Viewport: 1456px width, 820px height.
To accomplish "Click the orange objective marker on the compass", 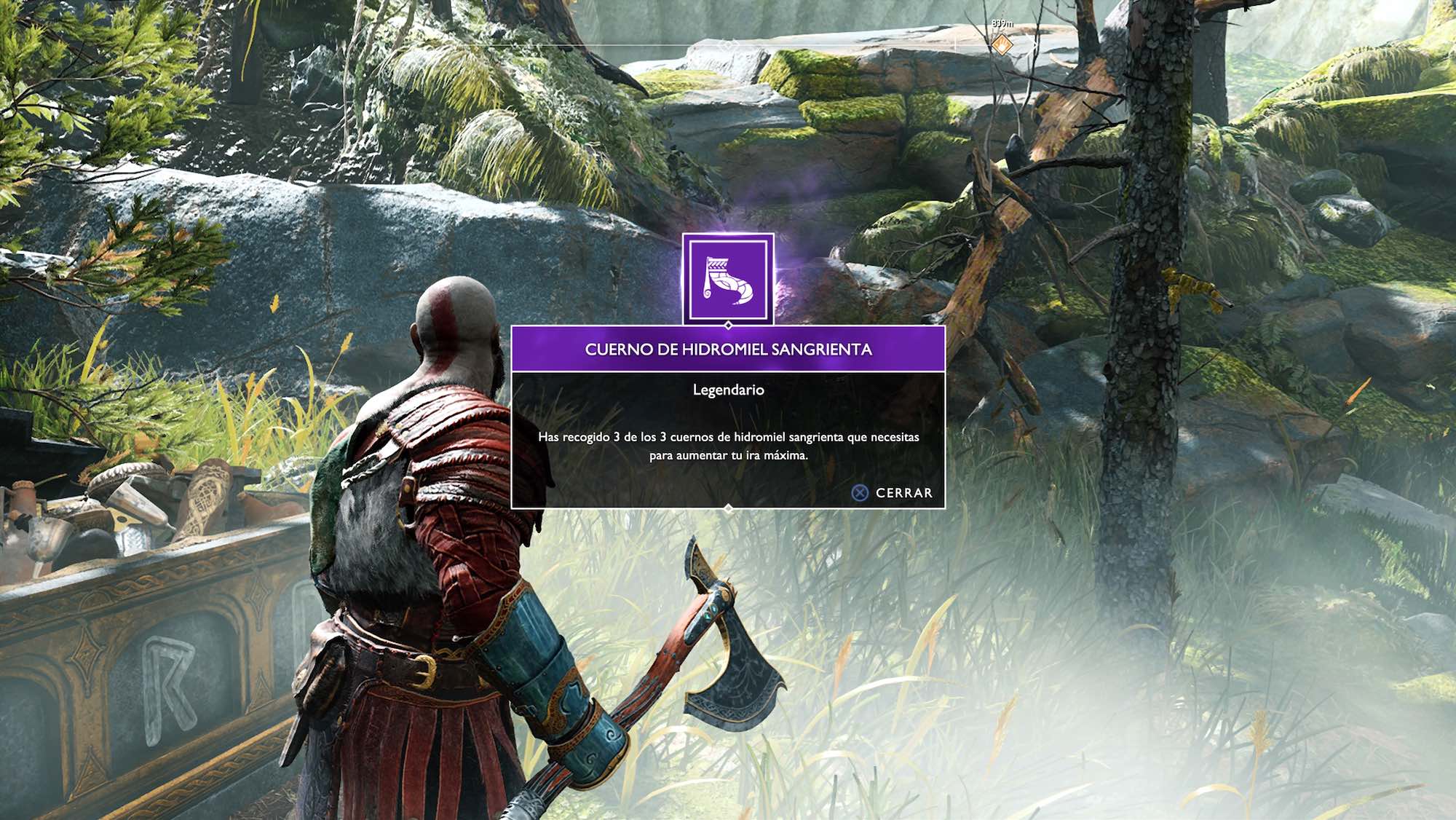I will point(1002,44).
